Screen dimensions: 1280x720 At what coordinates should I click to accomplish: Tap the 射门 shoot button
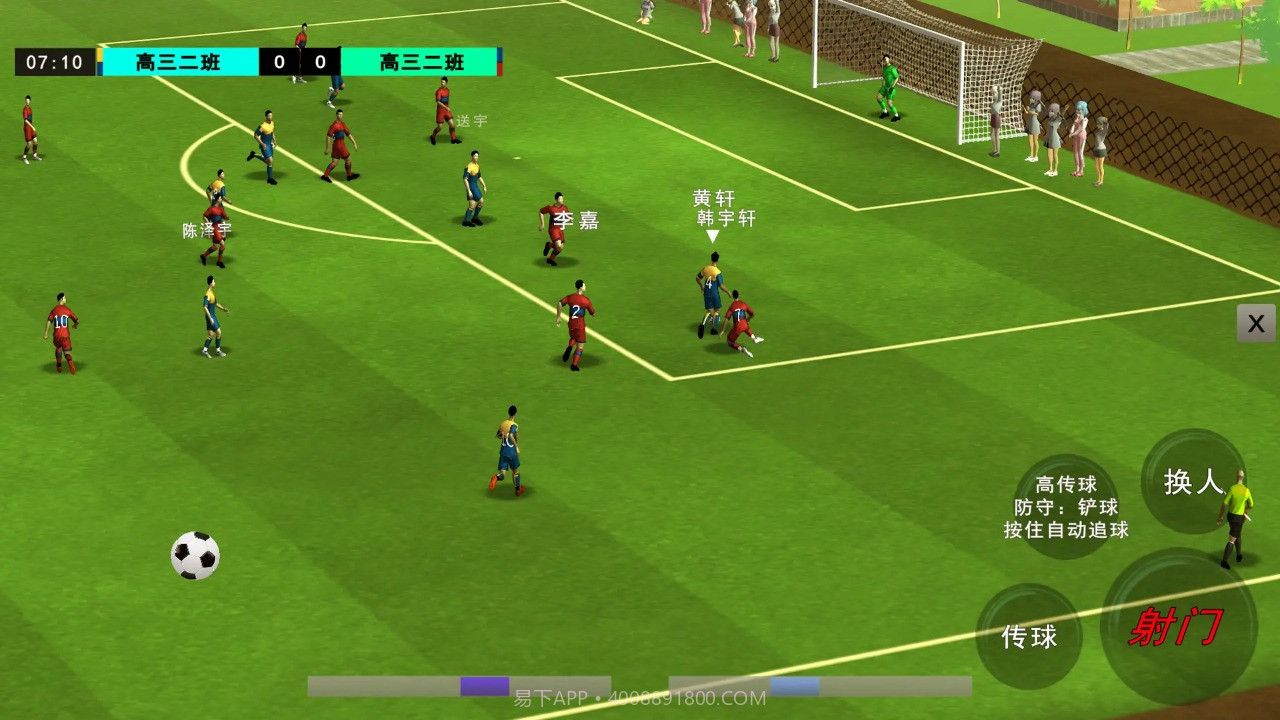pos(1177,627)
